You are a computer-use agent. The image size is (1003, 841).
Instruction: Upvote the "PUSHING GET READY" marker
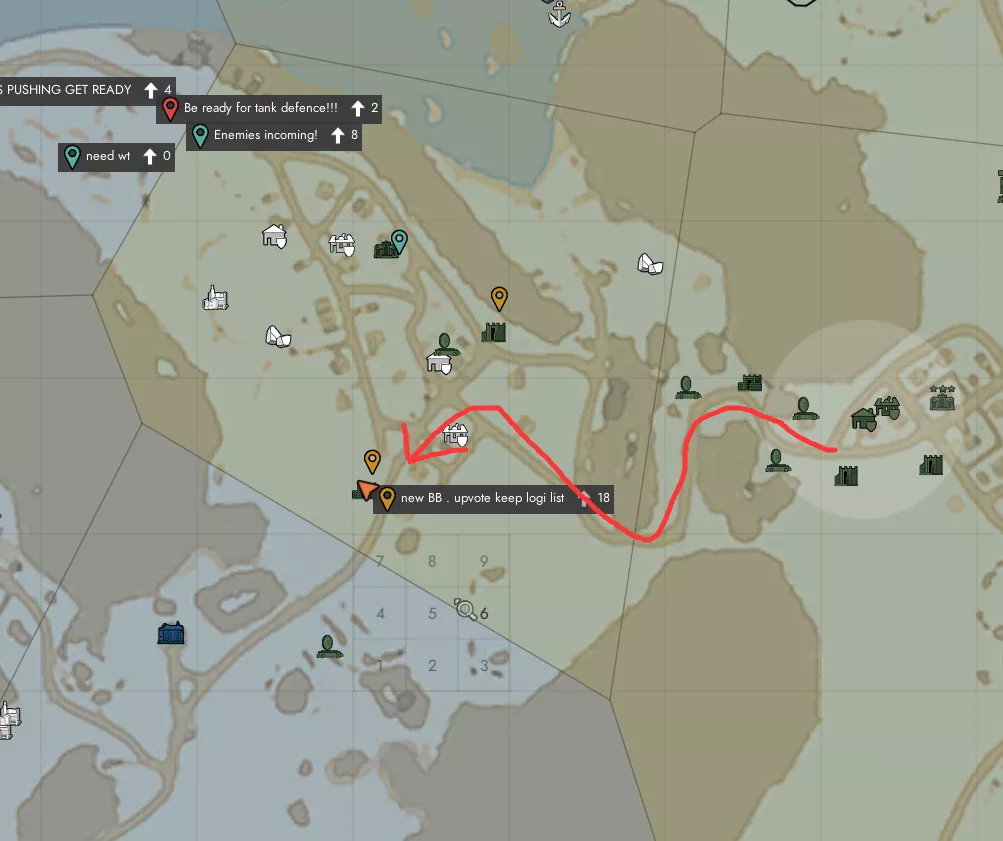150,90
